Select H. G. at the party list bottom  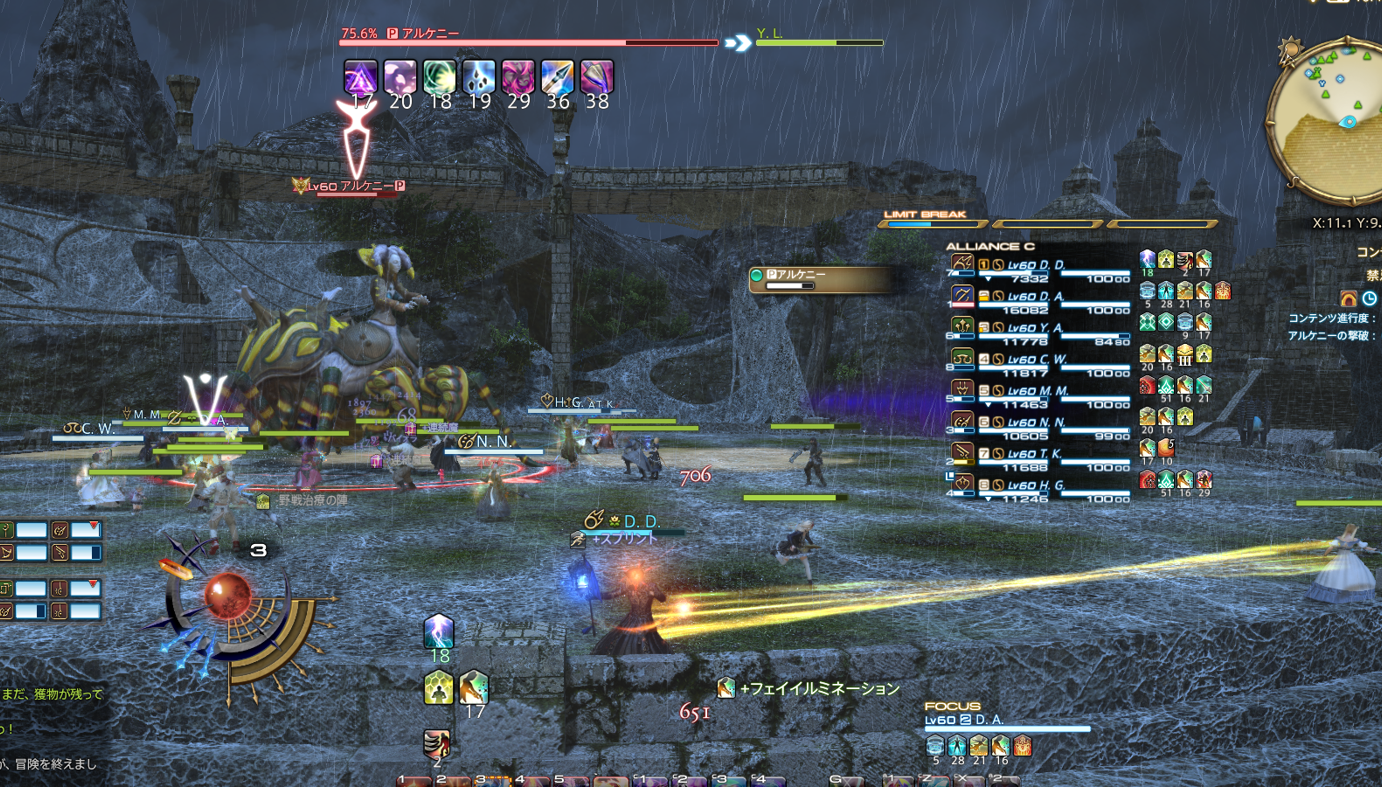pos(1040,486)
